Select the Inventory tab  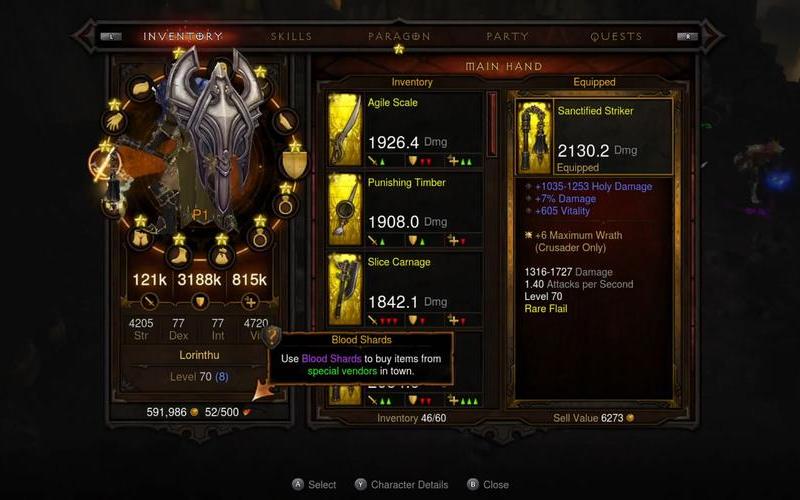[x=183, y=37]
